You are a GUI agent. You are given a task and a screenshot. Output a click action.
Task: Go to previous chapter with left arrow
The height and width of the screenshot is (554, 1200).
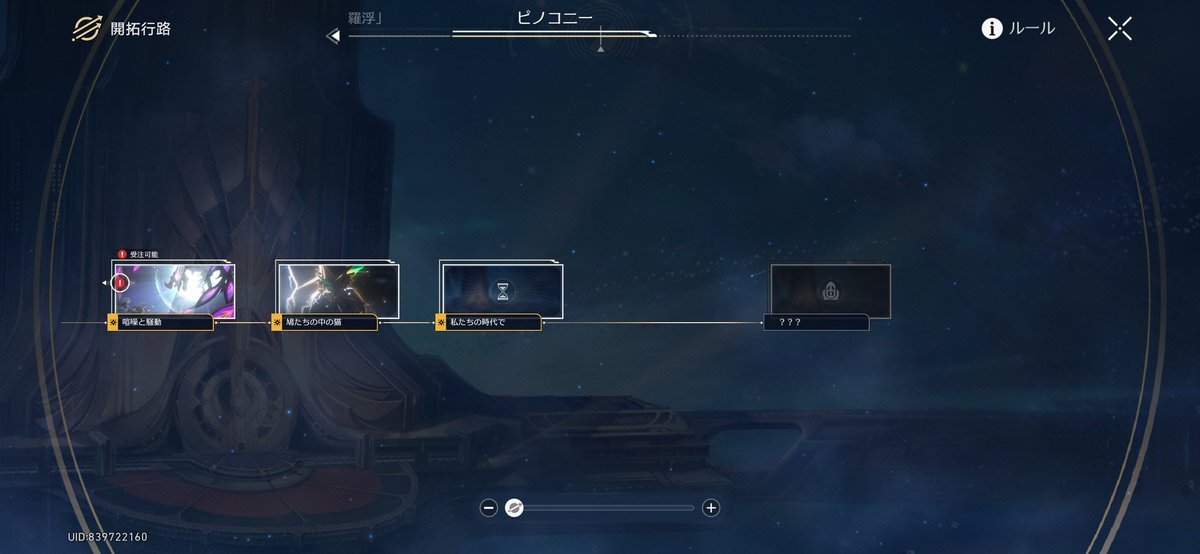334,36
